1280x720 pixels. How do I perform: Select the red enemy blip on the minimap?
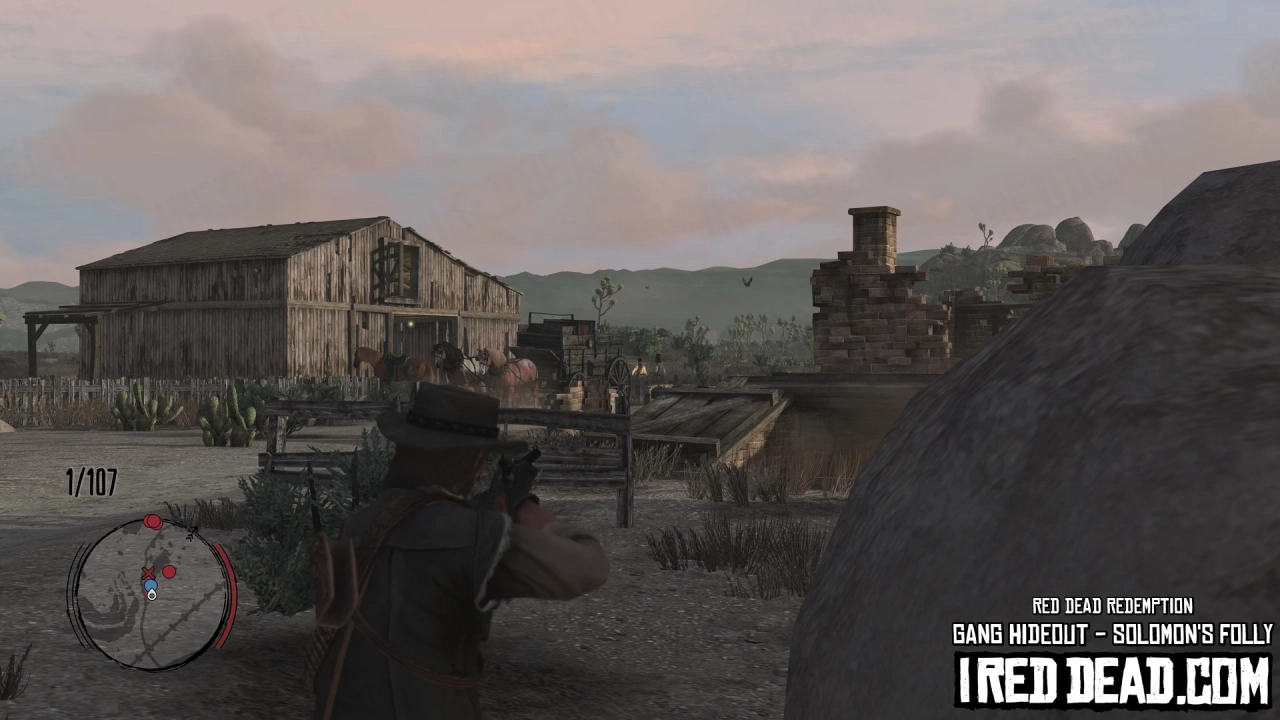[x=168, y=572]
